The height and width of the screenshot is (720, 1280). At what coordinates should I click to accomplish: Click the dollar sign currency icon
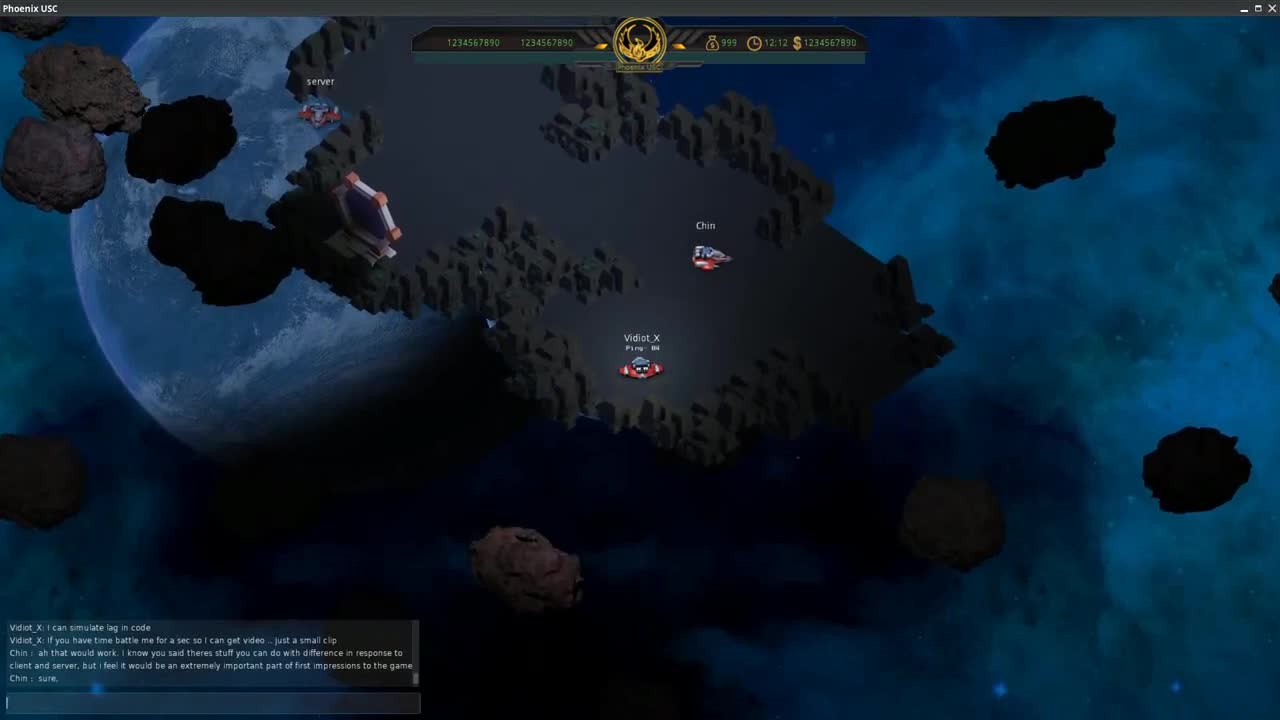click(x=797, y=43)
